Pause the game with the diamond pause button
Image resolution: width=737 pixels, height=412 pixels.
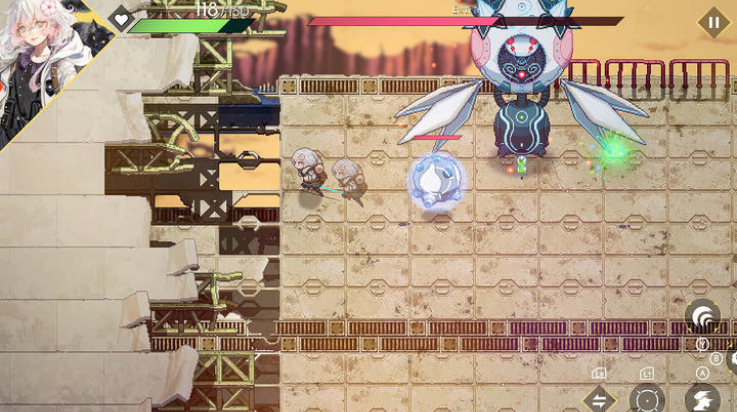[713, 22]
